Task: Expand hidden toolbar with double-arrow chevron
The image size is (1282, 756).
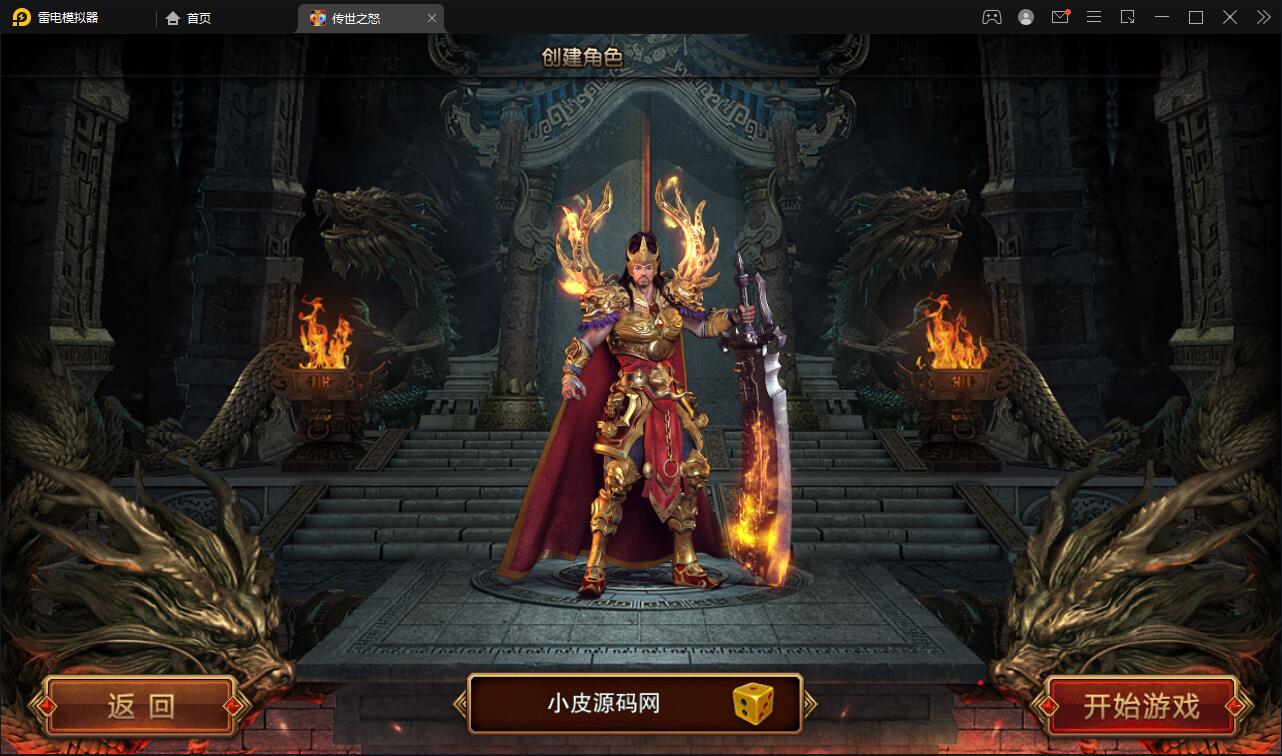Action: [x=1263, y=17]
